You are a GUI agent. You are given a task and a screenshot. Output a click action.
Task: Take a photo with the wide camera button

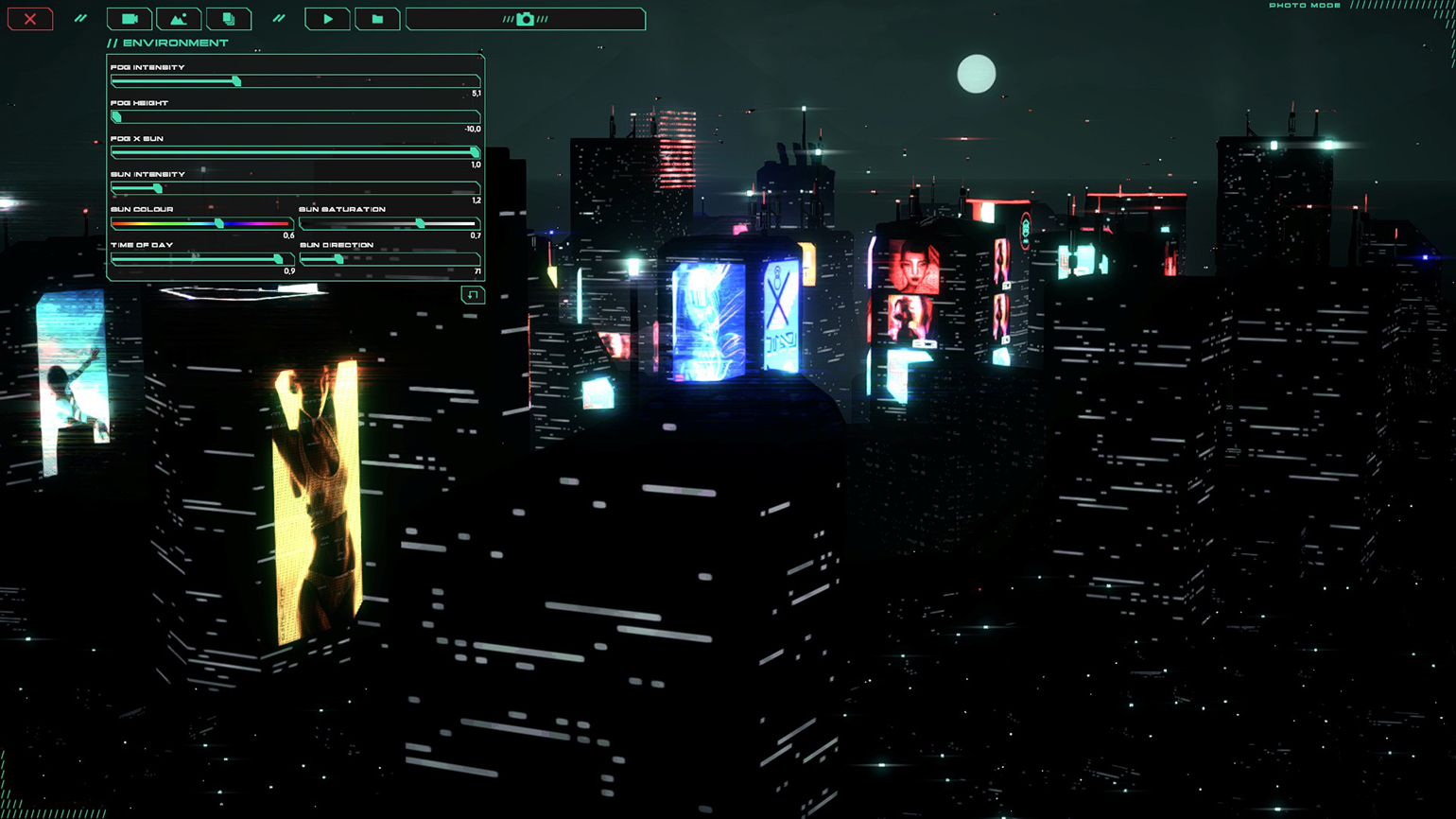tap(526, 19)
